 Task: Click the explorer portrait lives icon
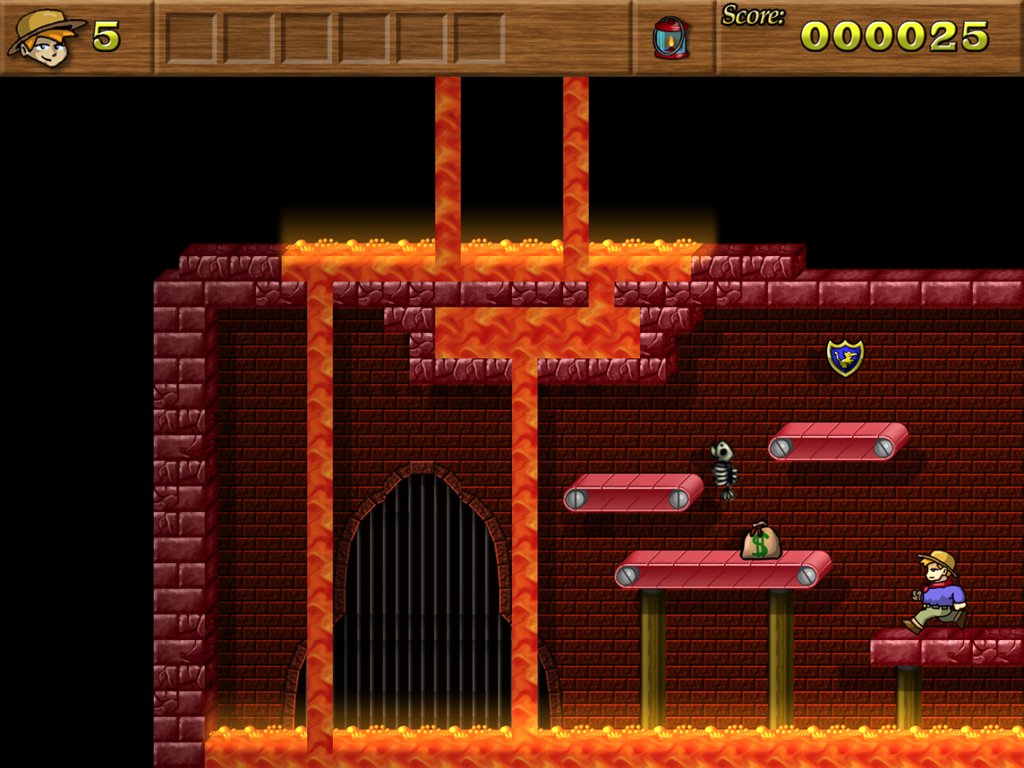(46, 37)
